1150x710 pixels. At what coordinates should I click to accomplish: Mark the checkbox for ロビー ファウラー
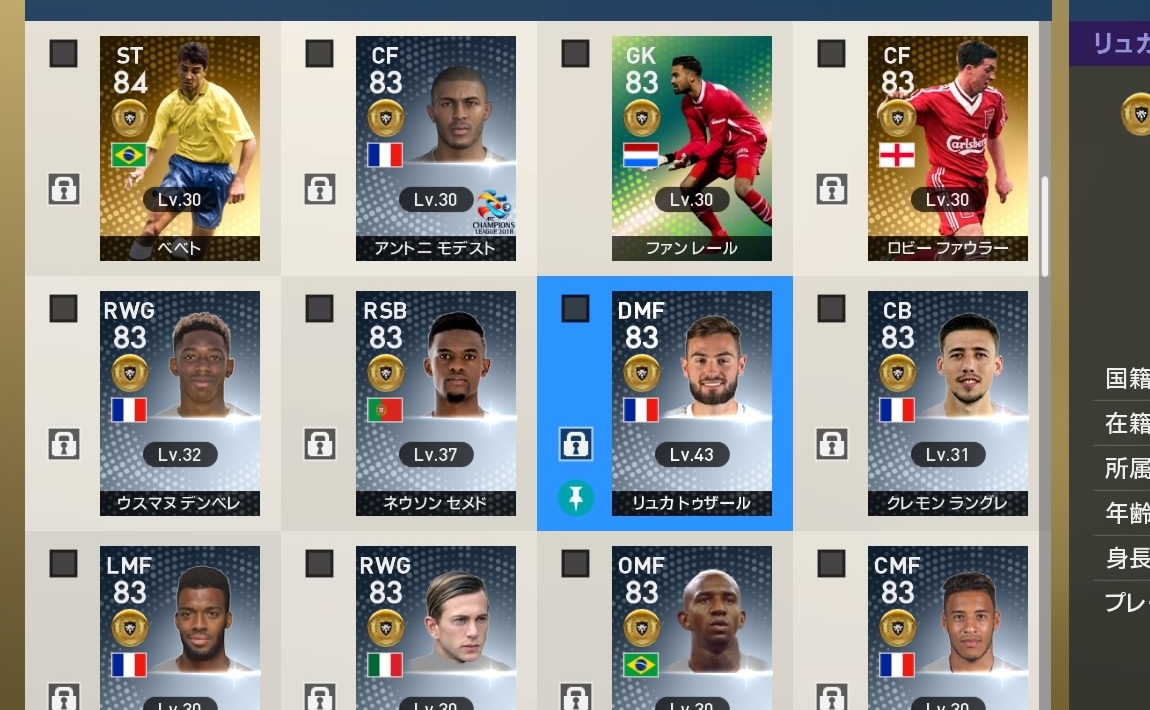831,54
